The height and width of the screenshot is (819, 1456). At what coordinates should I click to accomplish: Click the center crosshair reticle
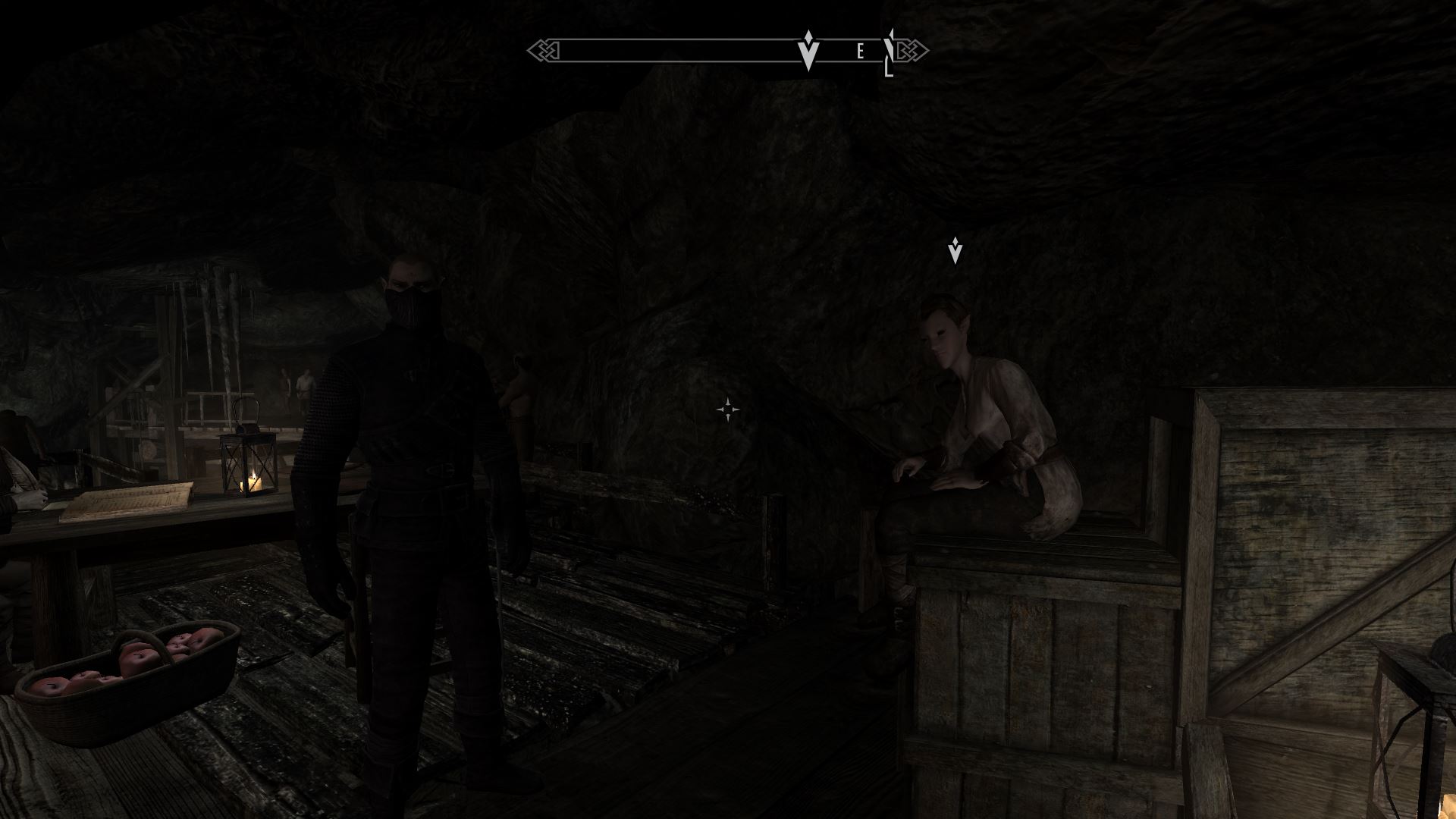click(x=729, y=409)
